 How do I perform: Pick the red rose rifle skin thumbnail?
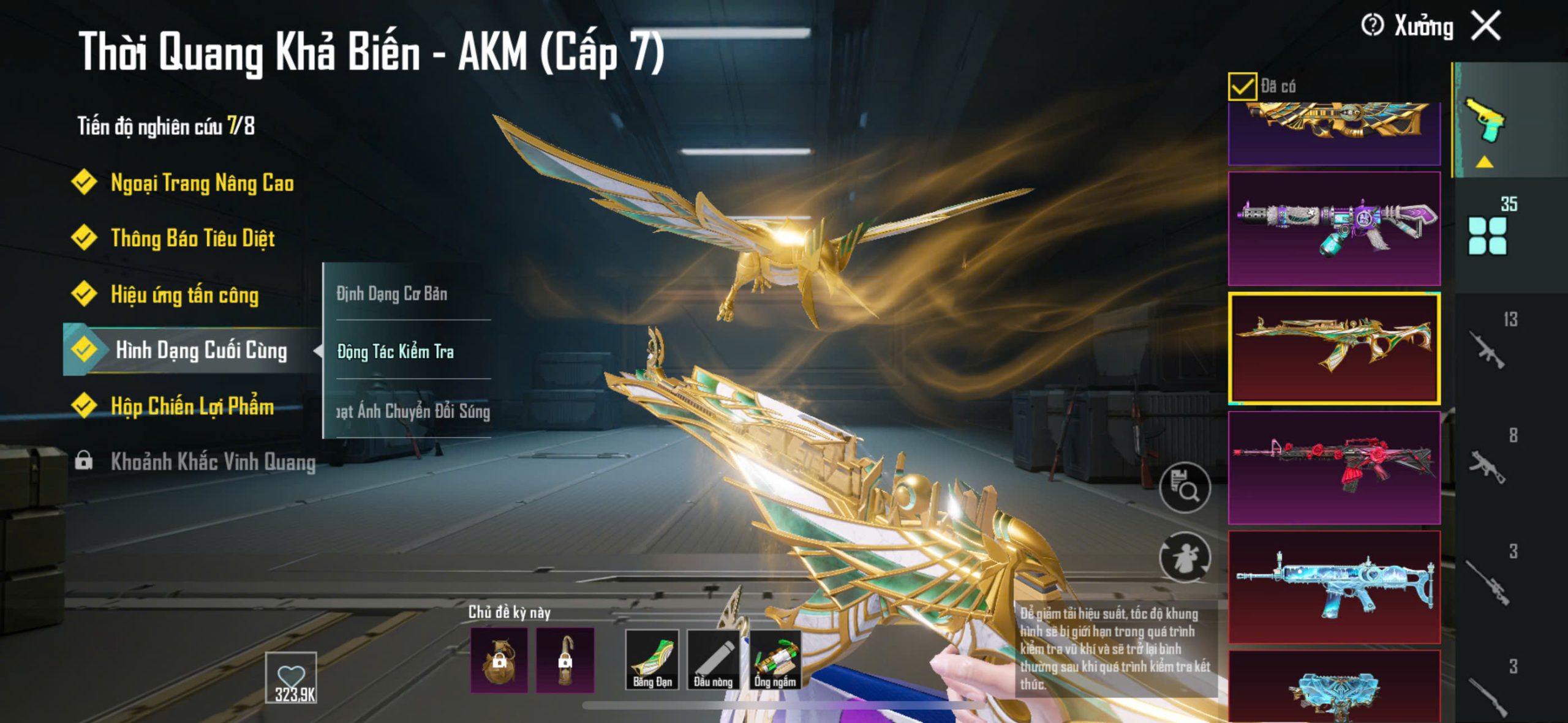(x=1334, y=467)
